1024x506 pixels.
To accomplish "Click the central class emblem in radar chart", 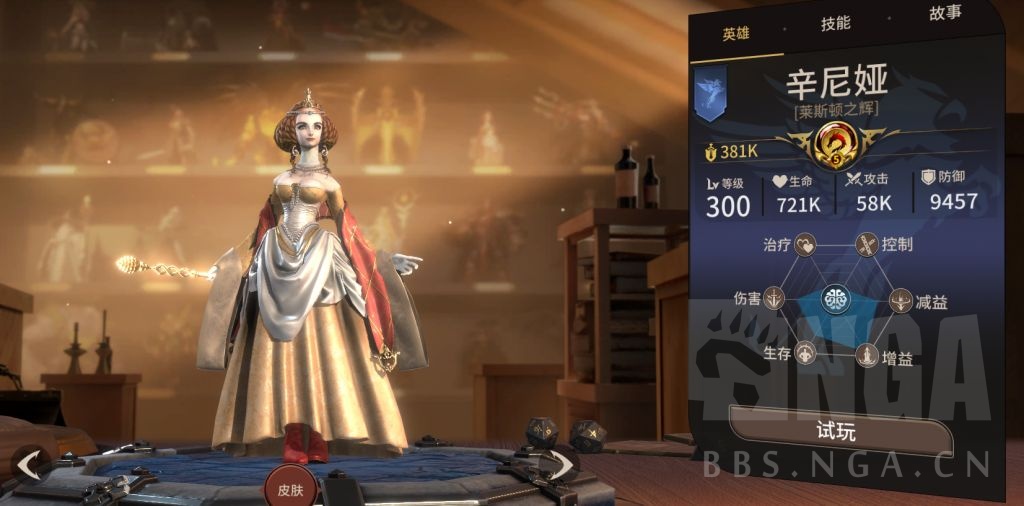I will (836, 299).
